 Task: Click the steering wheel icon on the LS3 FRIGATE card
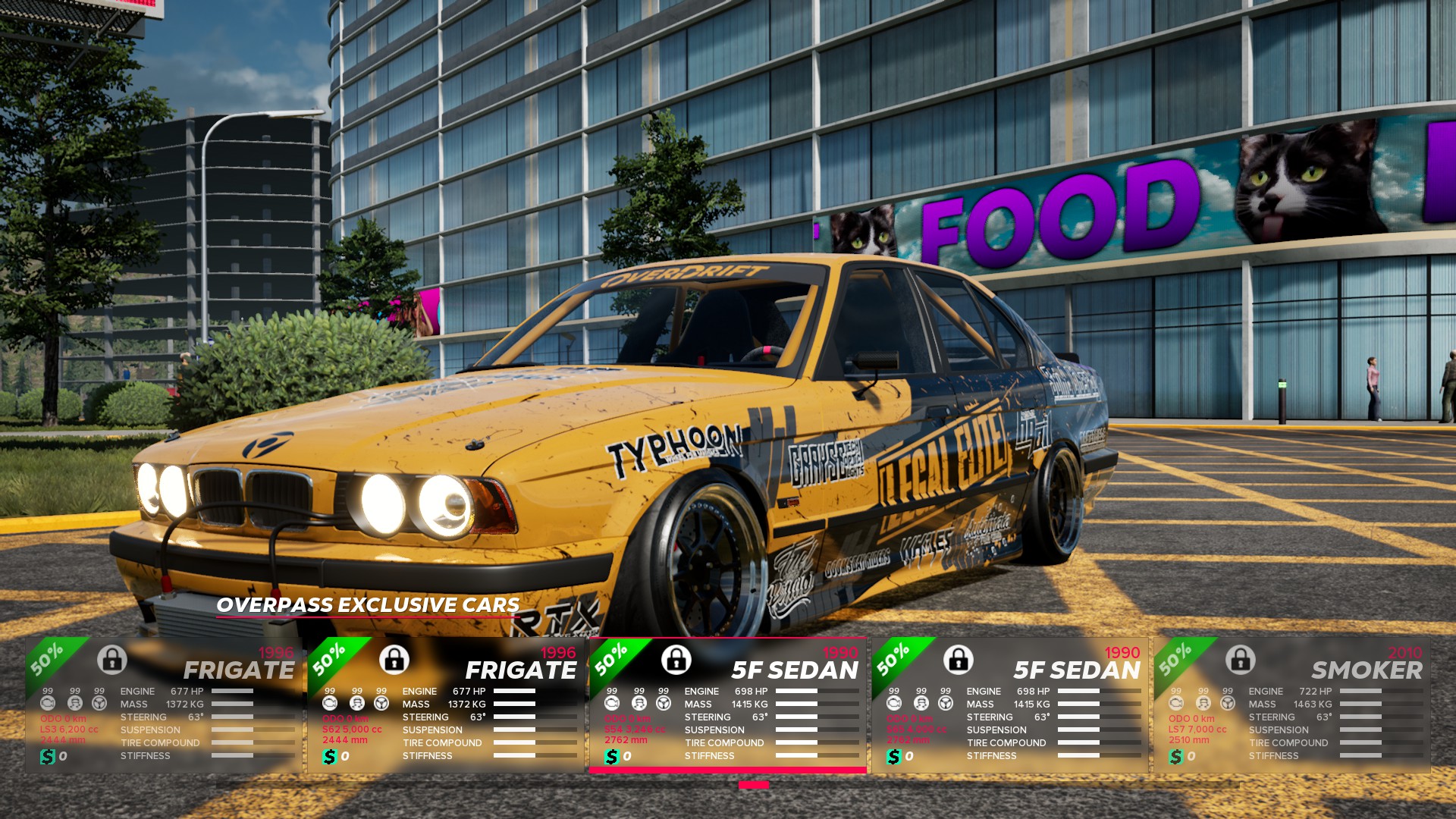[99, 702]
